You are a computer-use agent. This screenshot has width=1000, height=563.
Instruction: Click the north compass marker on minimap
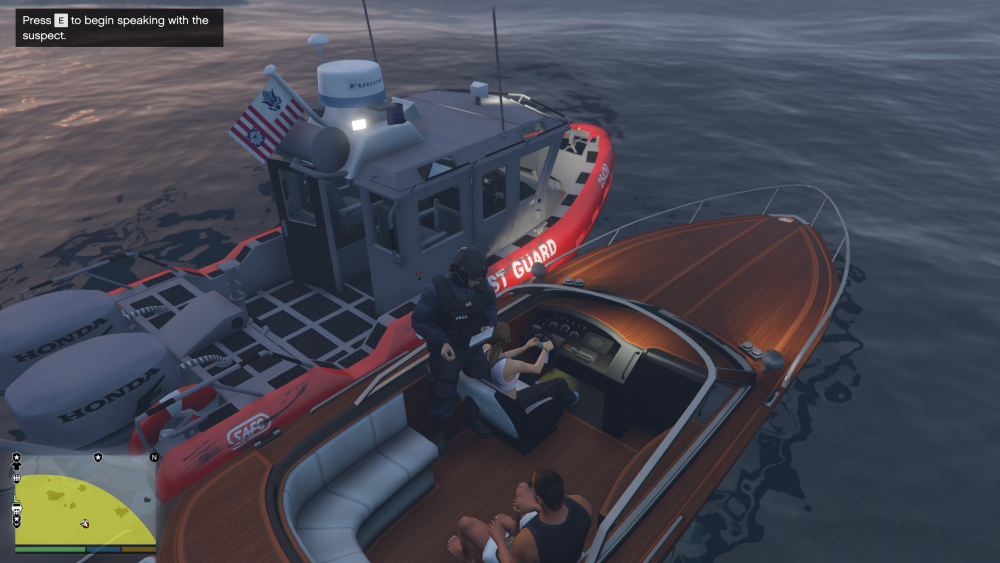pyautogui.click(x=154, y=457)
